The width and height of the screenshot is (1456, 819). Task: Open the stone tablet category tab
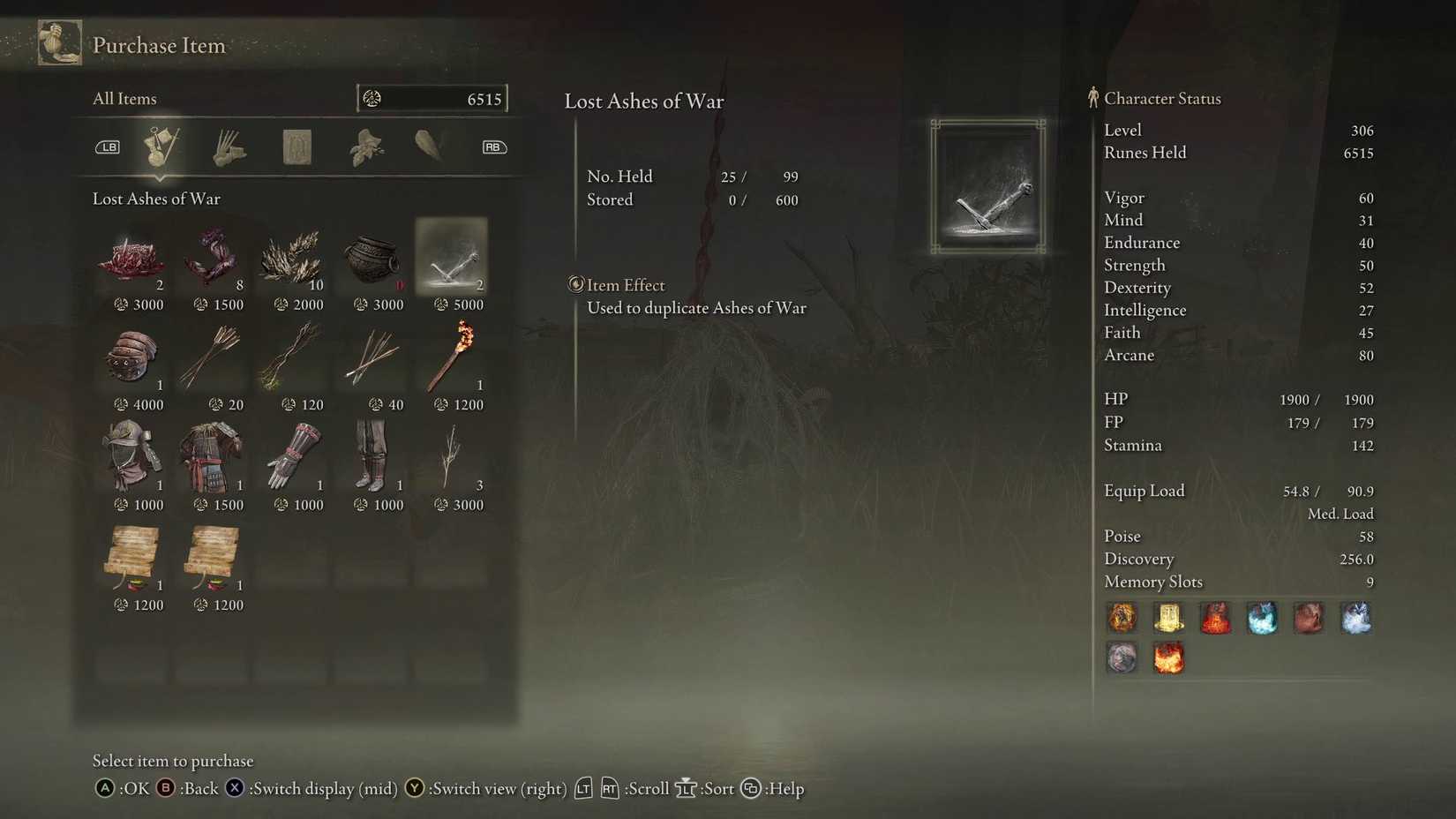coord(296,147)
